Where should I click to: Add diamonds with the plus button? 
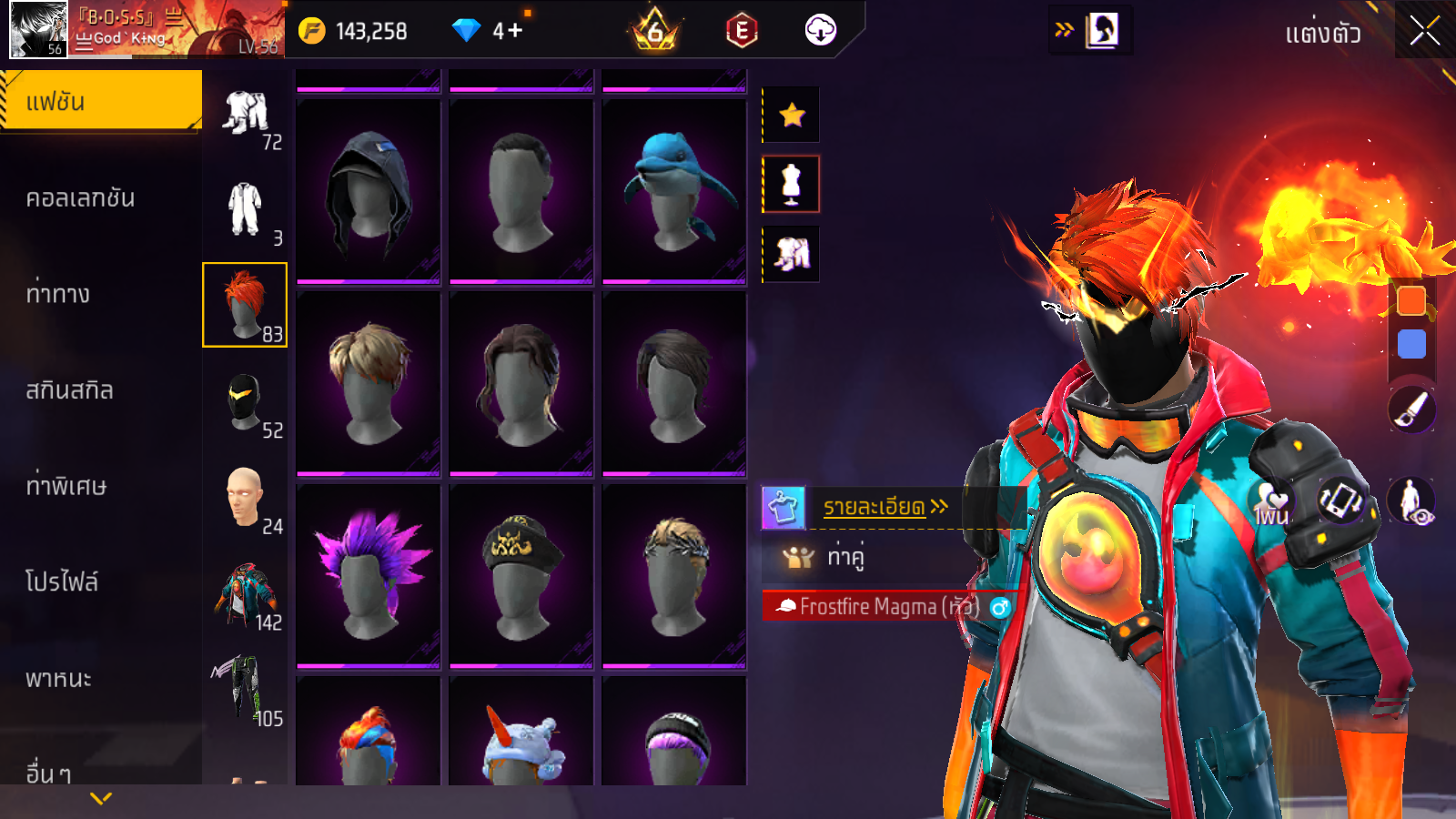tap(515, 31)
